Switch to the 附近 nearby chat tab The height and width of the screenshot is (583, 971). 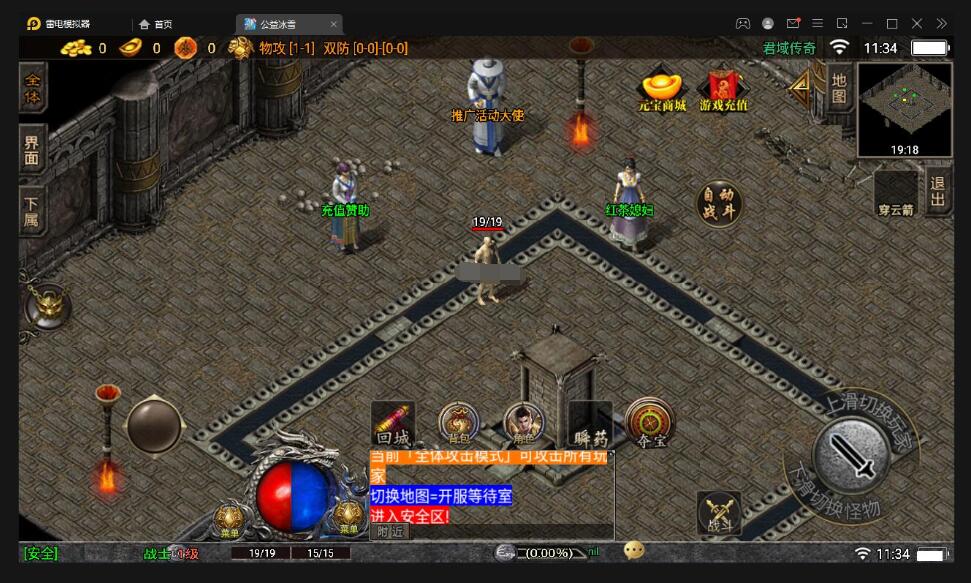pyautogui.click(x=392, y=532)
